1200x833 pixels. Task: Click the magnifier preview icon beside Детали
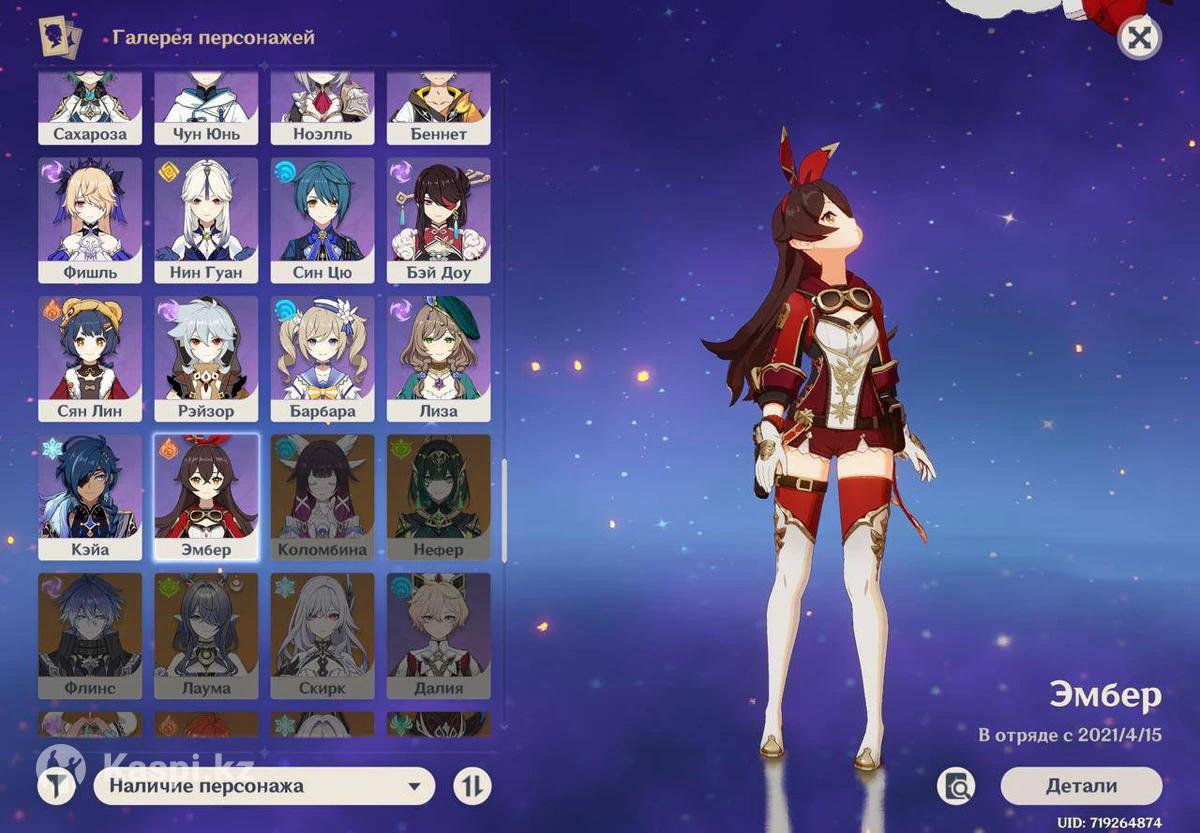pos(956,787)
